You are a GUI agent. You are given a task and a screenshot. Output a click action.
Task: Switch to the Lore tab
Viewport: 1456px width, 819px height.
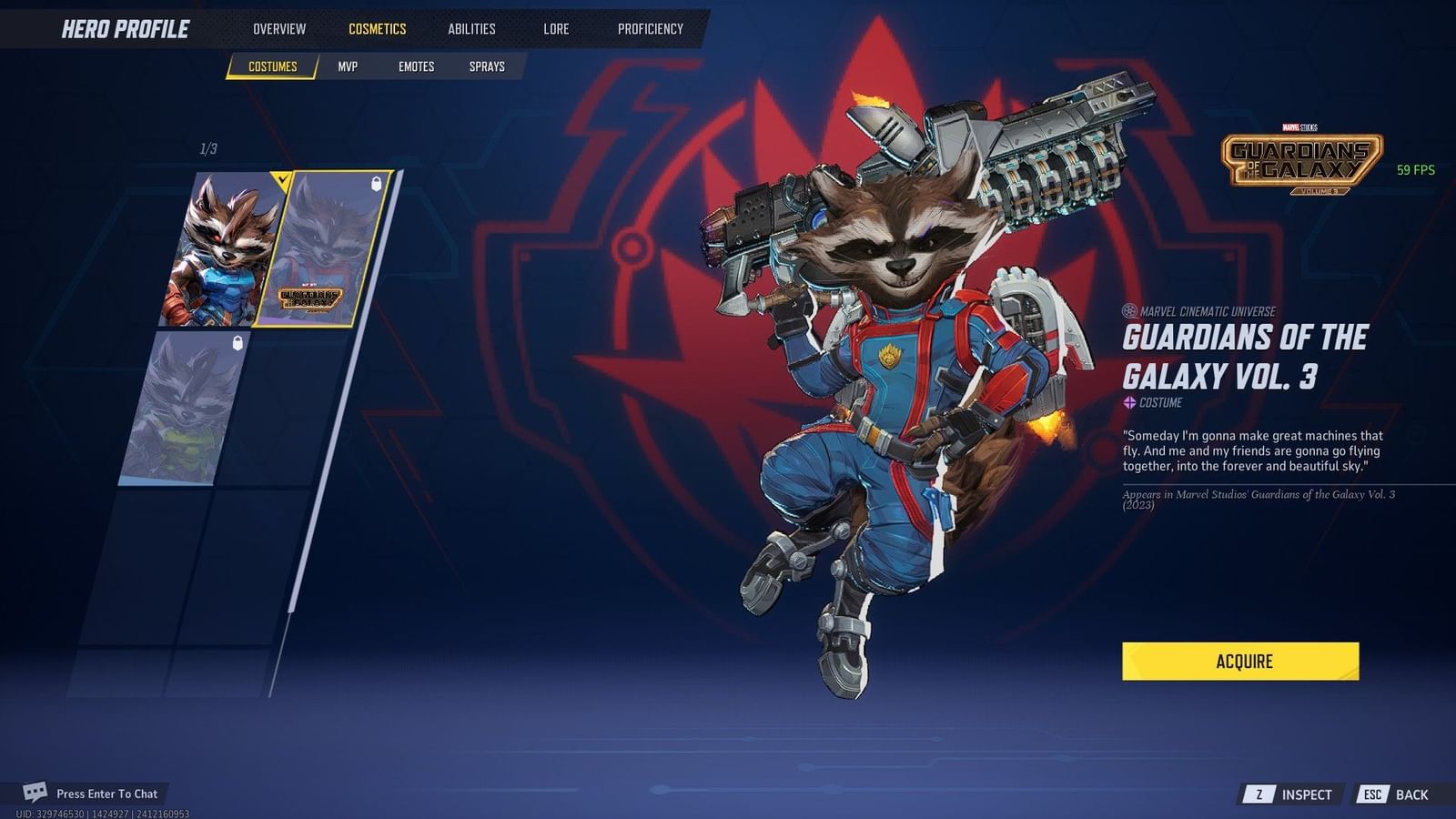555,28
